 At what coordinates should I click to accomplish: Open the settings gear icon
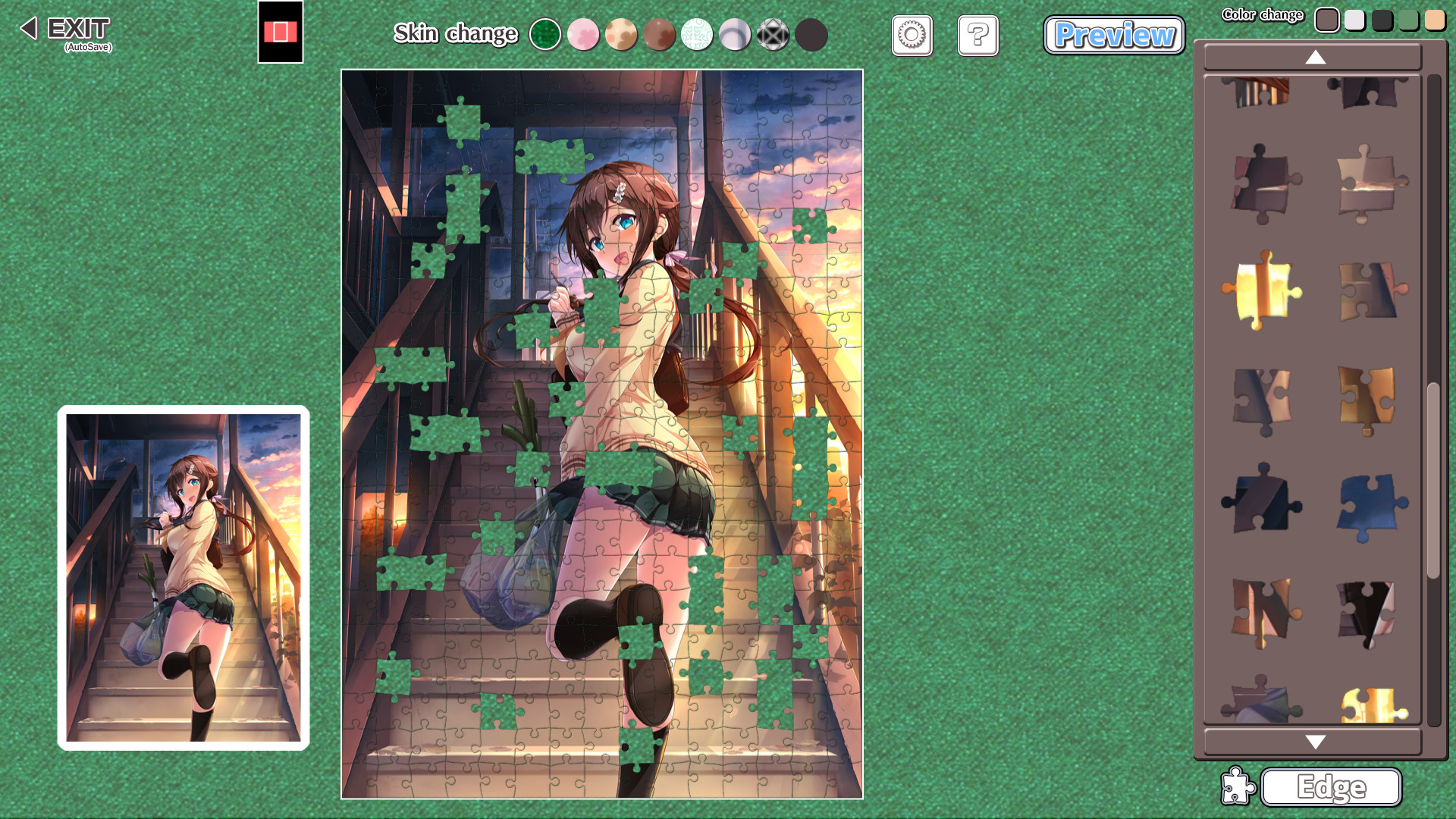(x=912, y=36)
